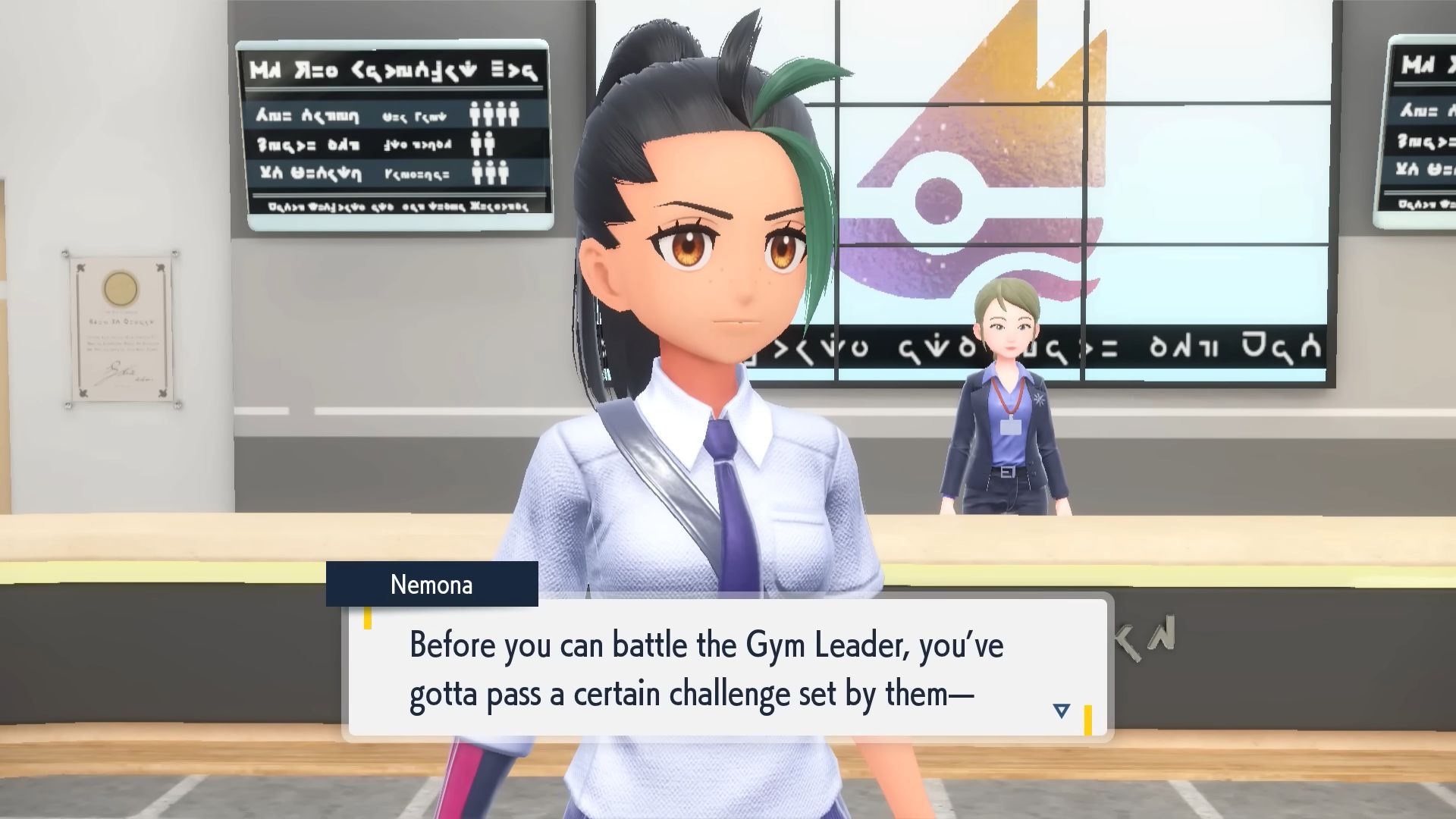Advance dialogue with the blue arrow indicator
The image size is (1456, 819).
coord(1061,711)
